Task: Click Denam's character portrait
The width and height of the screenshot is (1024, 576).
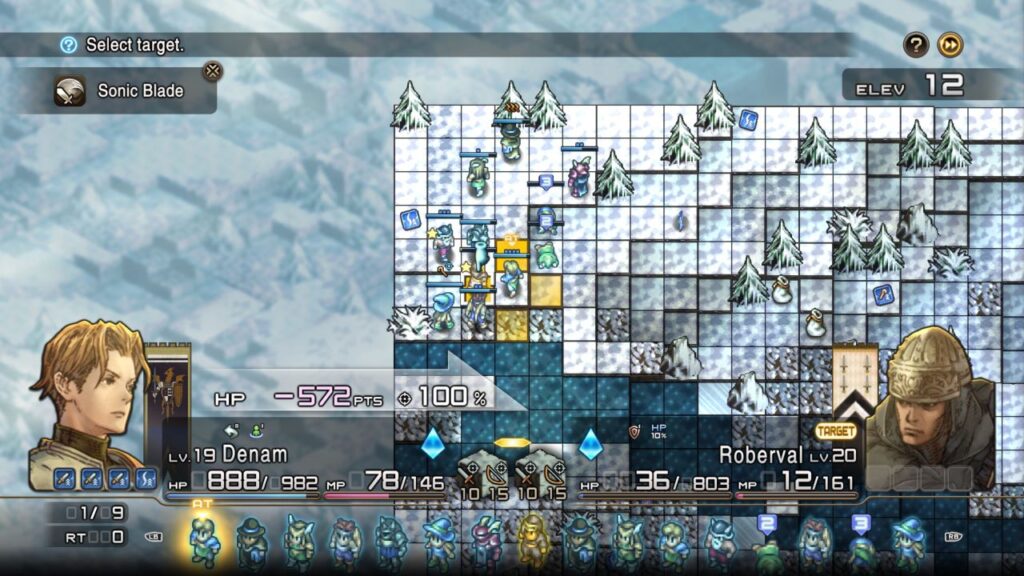Action: [x=88, y=400]
